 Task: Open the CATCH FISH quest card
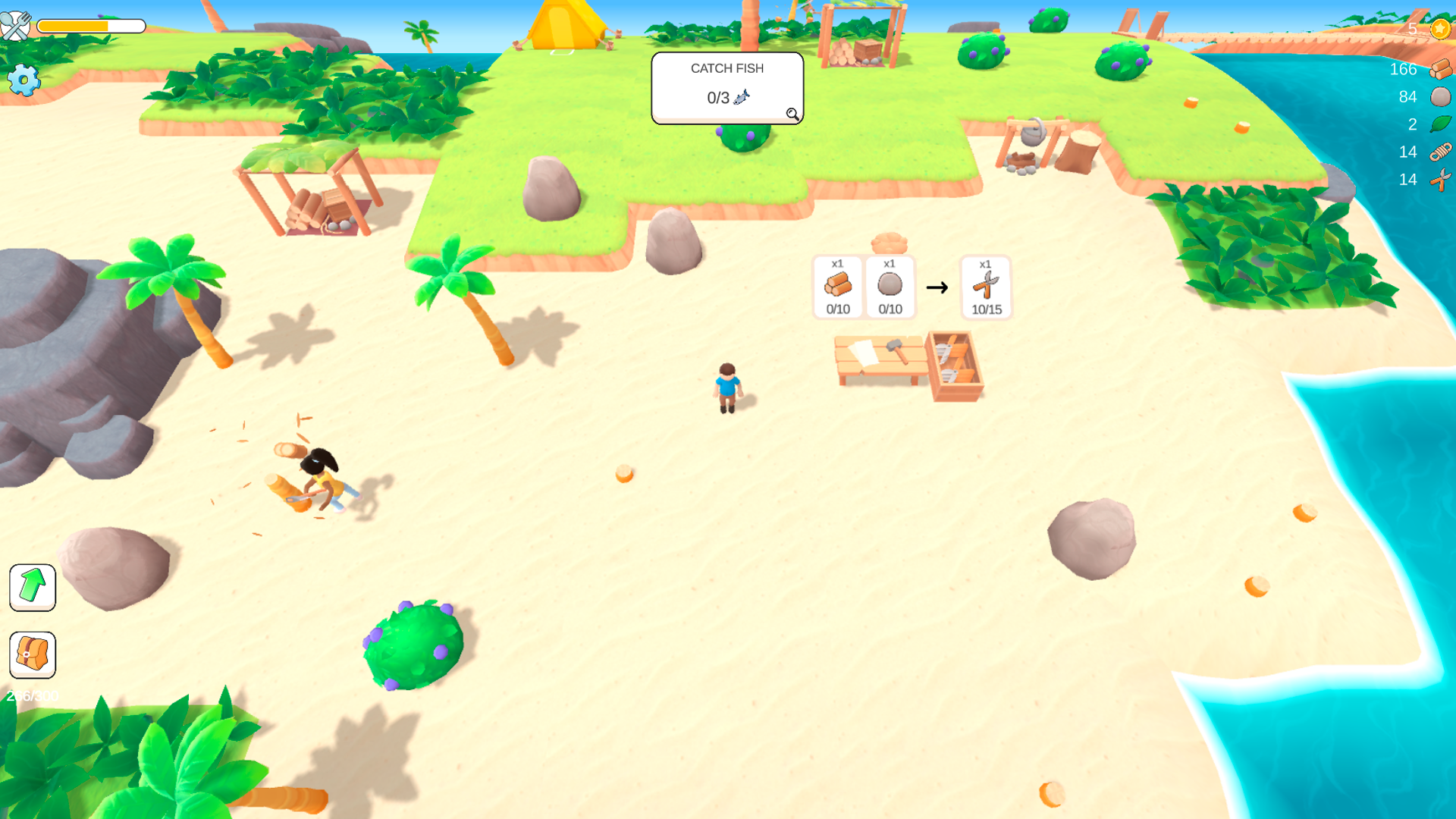click(726, 82)
